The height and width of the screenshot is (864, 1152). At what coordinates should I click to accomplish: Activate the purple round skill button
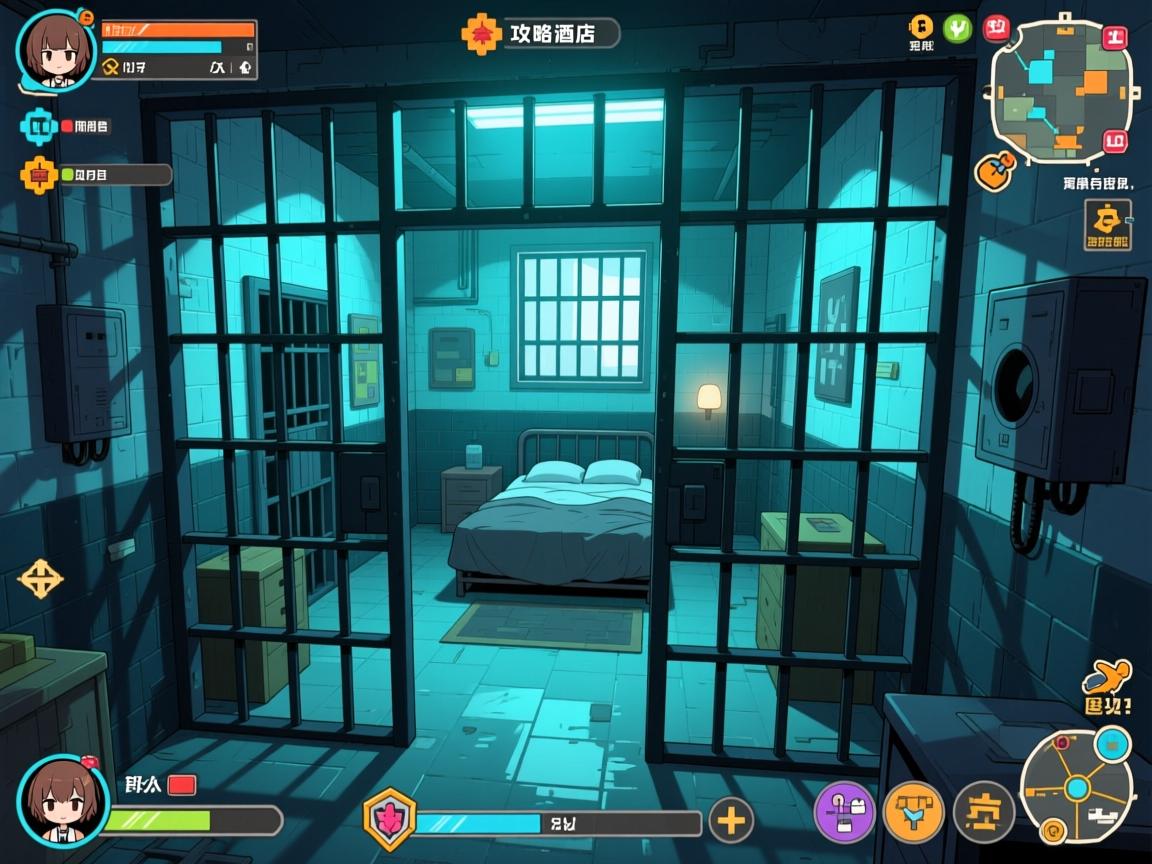click(x=845, y=811)
